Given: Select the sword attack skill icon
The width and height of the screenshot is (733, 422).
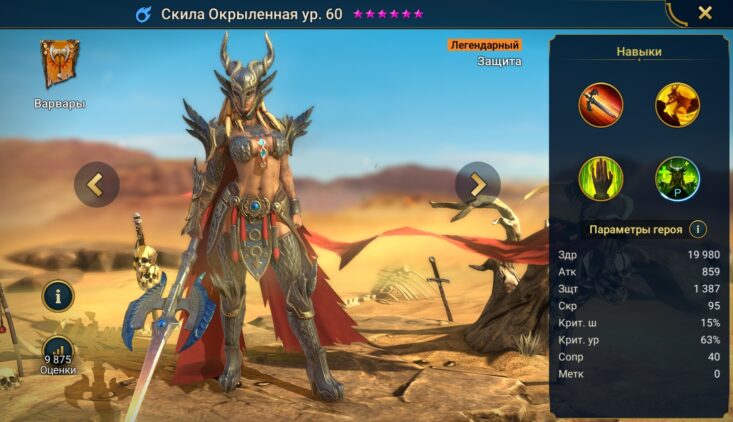Looking at the screenshot, I should [600, 105].
